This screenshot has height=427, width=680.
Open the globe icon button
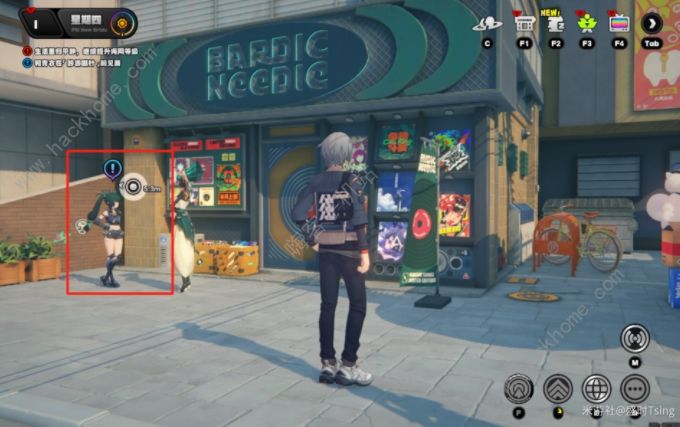tap(597, 387)
